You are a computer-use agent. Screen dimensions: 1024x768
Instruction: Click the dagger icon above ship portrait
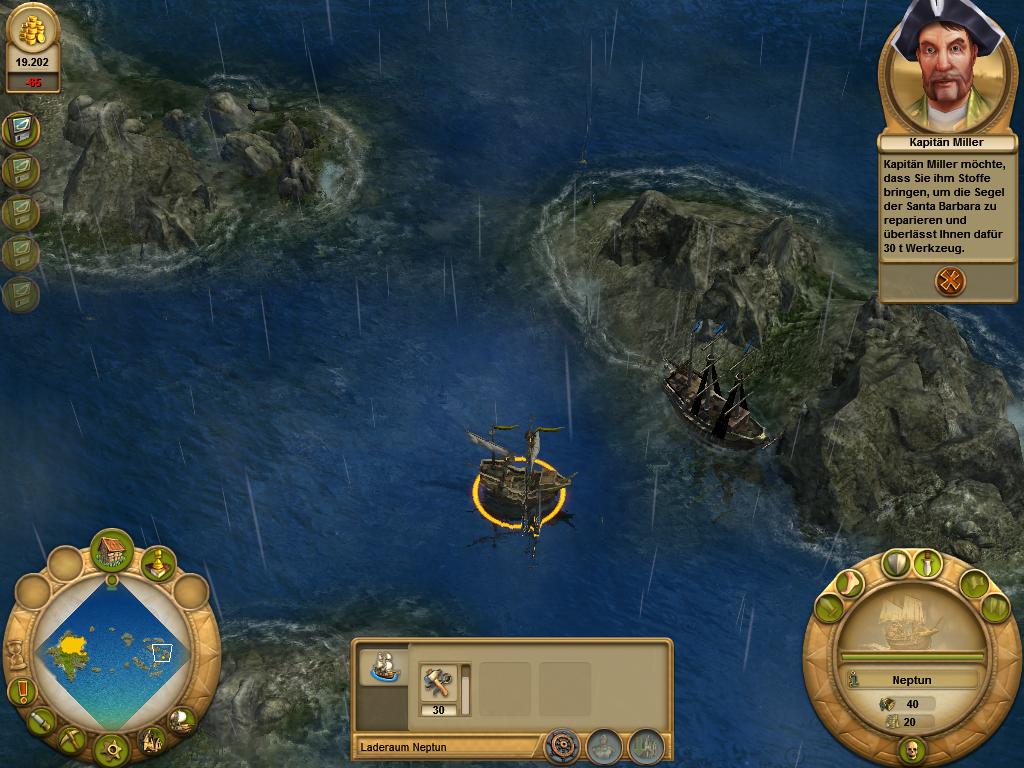click(x=930, y=563)
